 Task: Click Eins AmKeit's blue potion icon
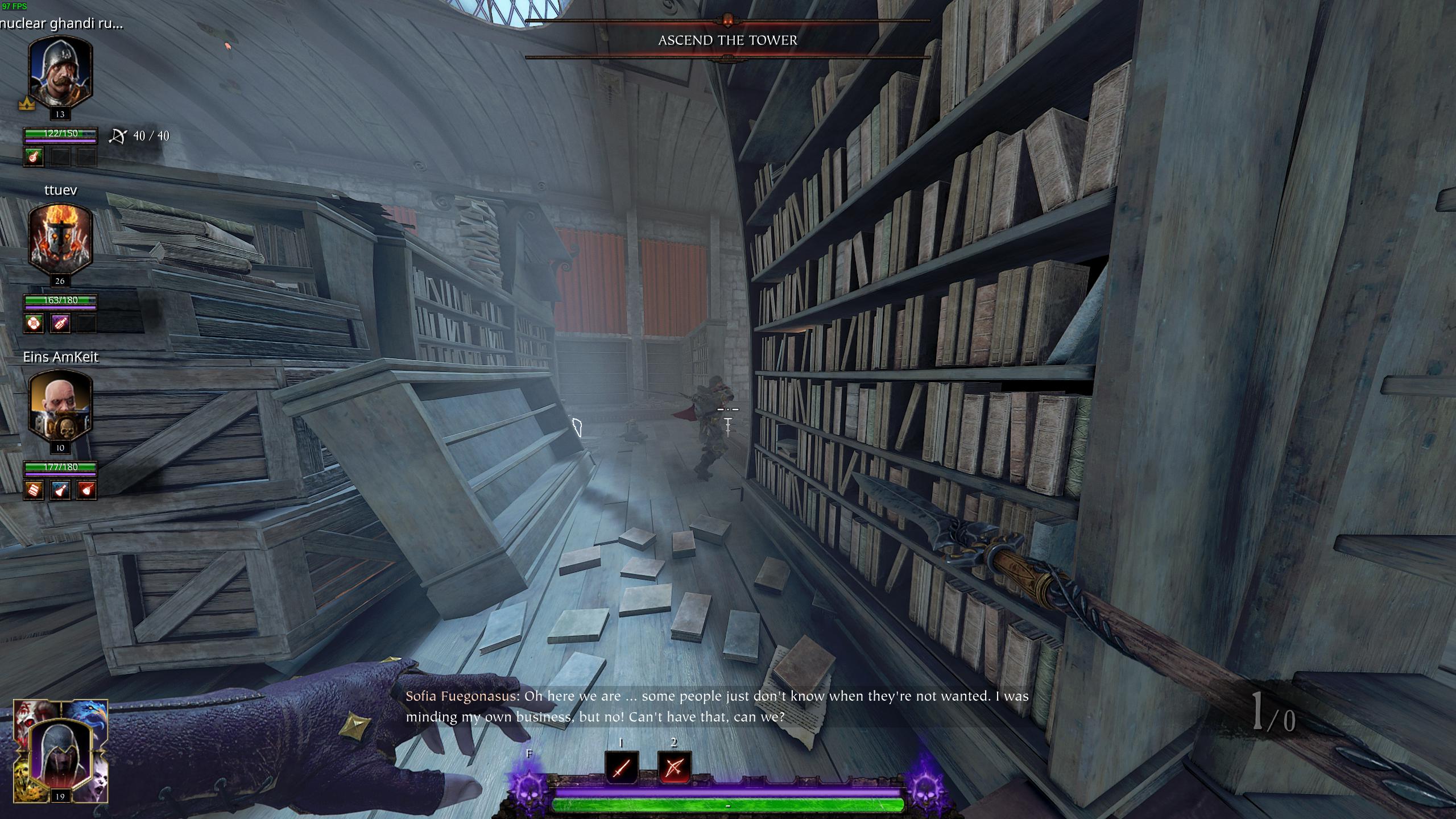(x=60, y=490)
